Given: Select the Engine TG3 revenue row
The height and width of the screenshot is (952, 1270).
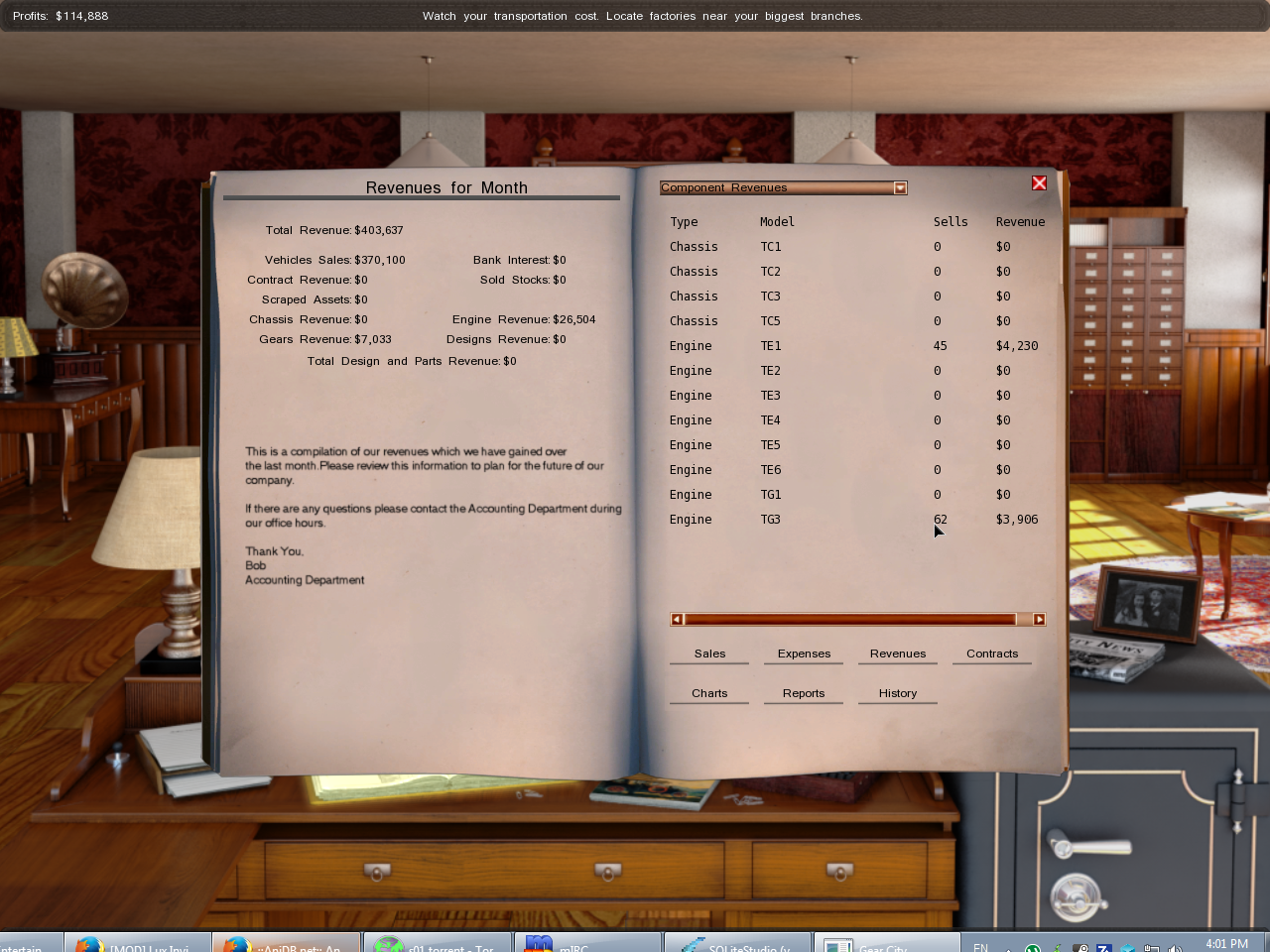Looking at the screenshot, I should click(853, 520).
